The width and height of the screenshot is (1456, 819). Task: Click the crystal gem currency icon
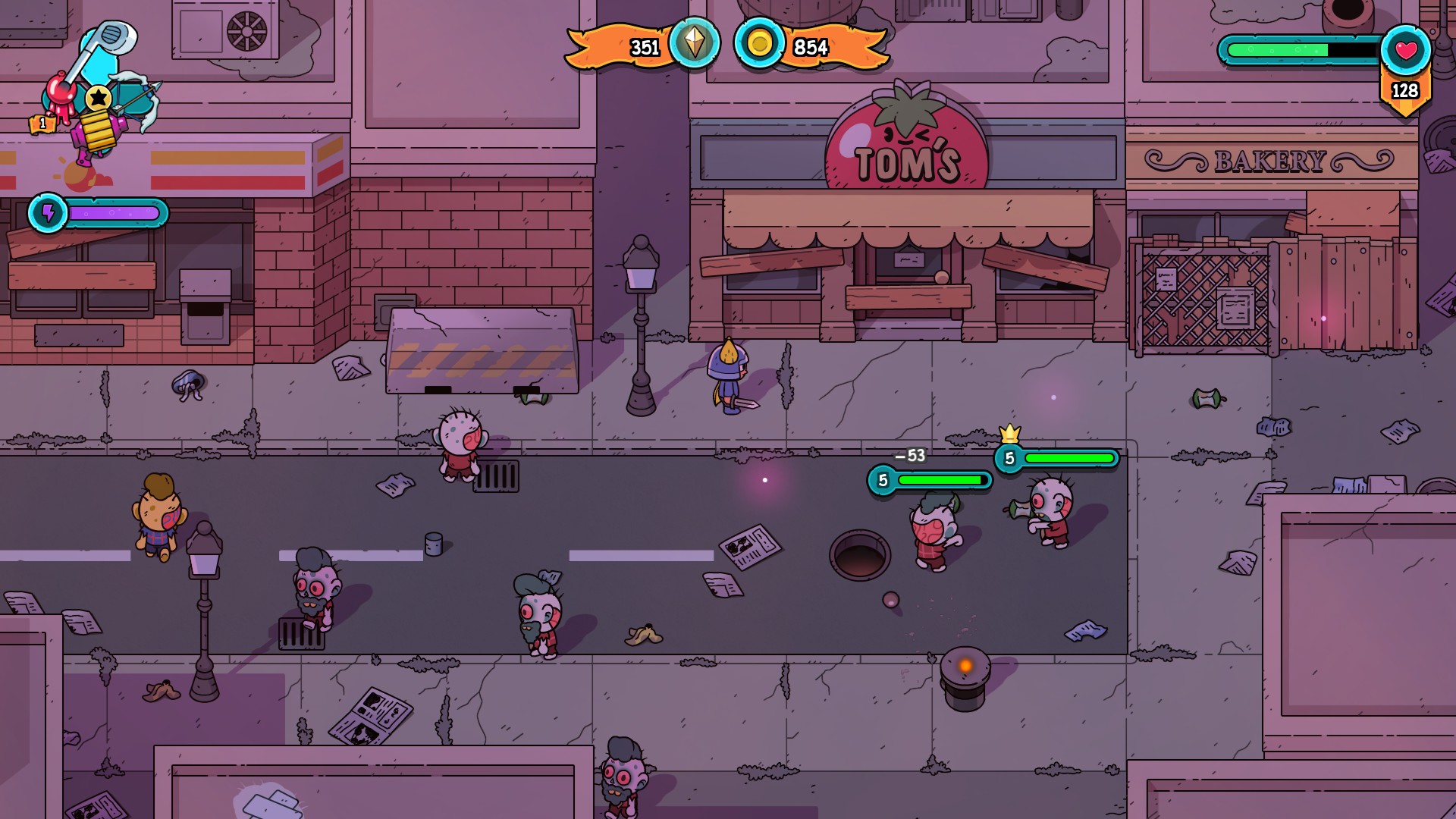(694, 44)
